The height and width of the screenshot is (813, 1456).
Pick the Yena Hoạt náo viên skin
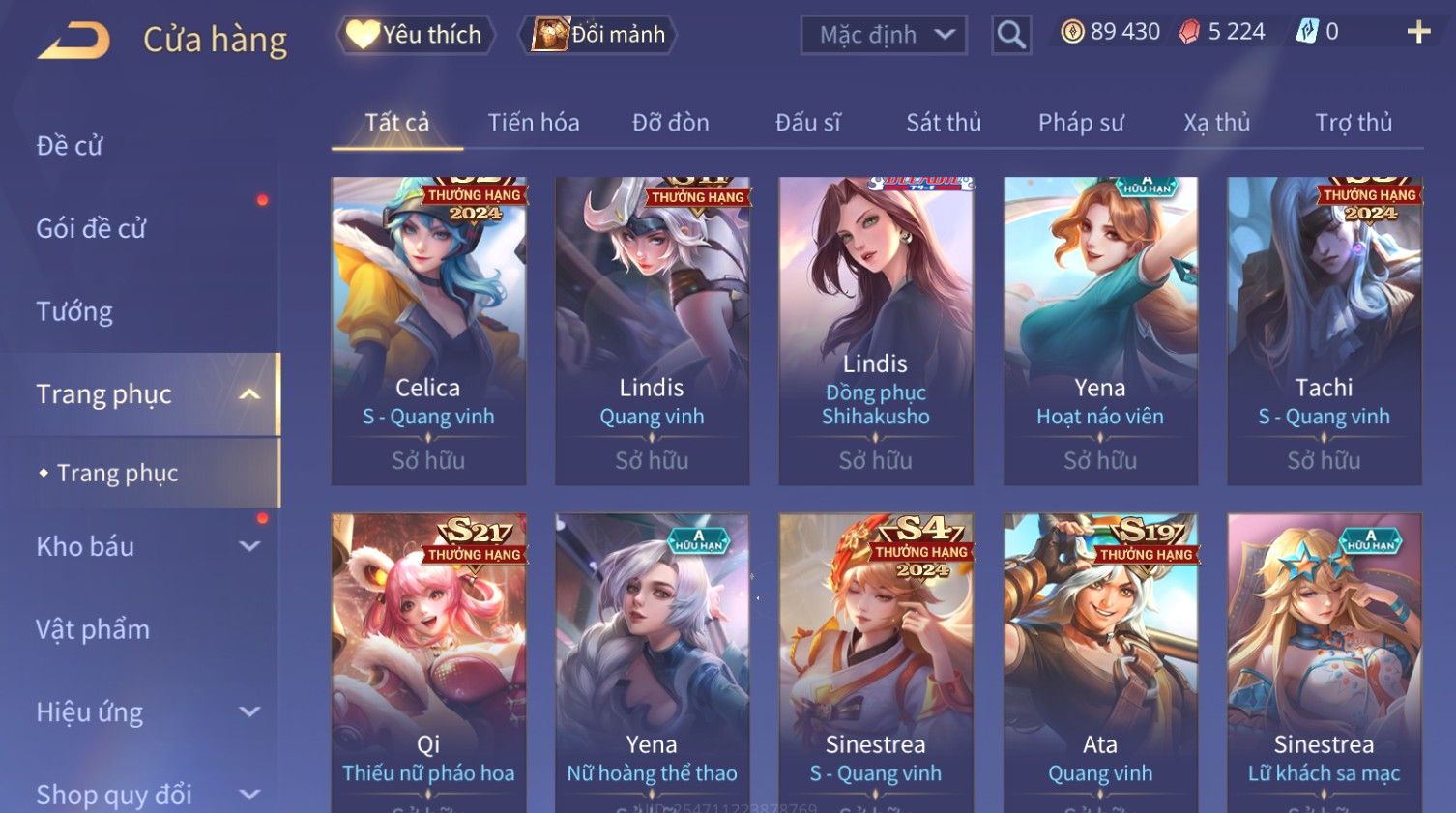tap(1100, 329)
